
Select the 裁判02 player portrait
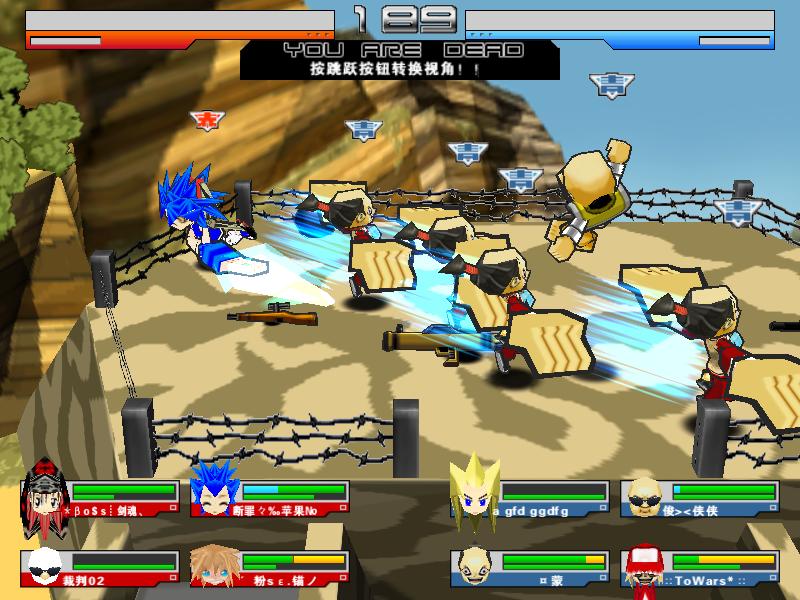[x=43, y=566]
